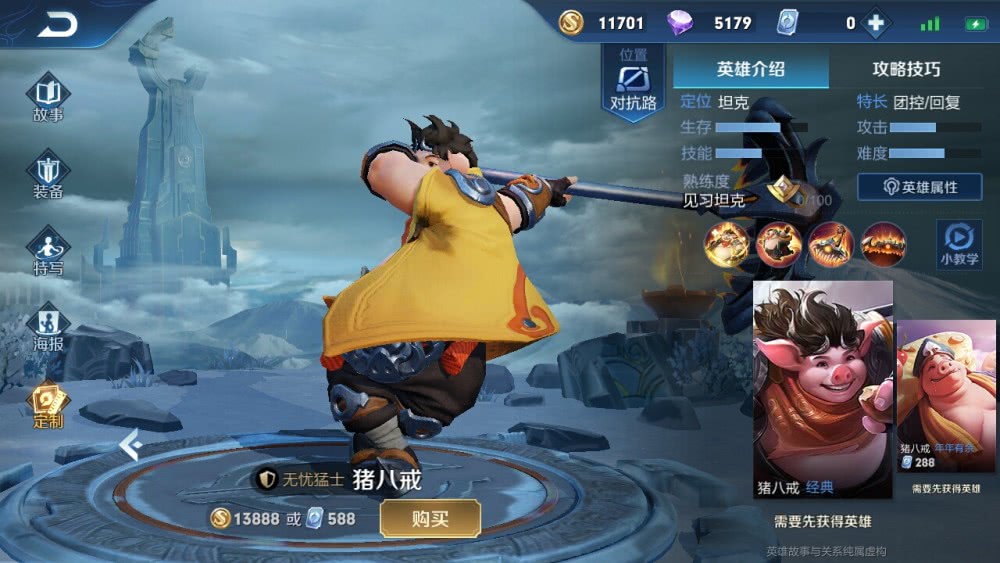
Task: Buy the hero with the 购买 button
Action: 430,519
